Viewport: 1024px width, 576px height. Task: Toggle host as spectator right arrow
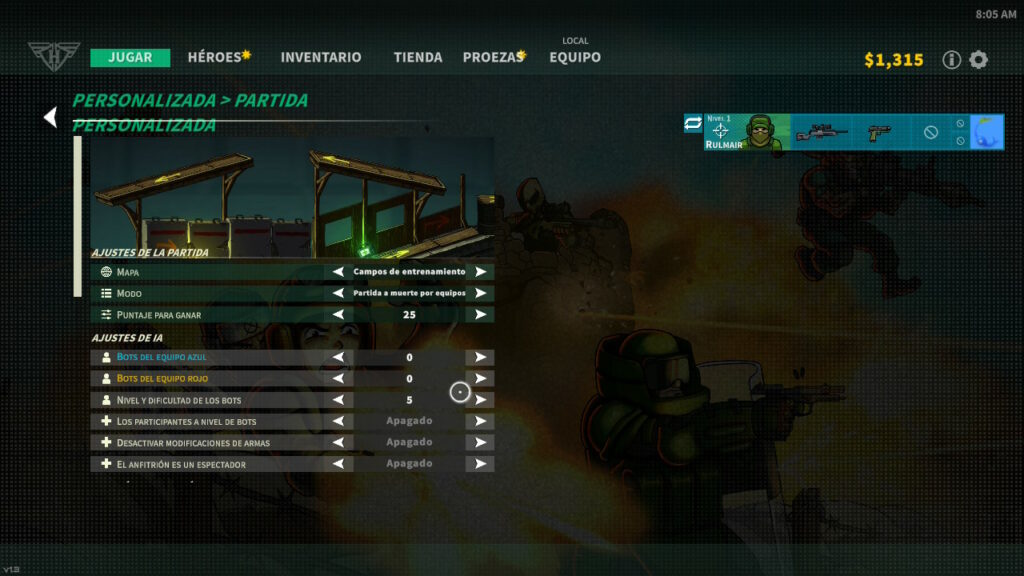480,464
